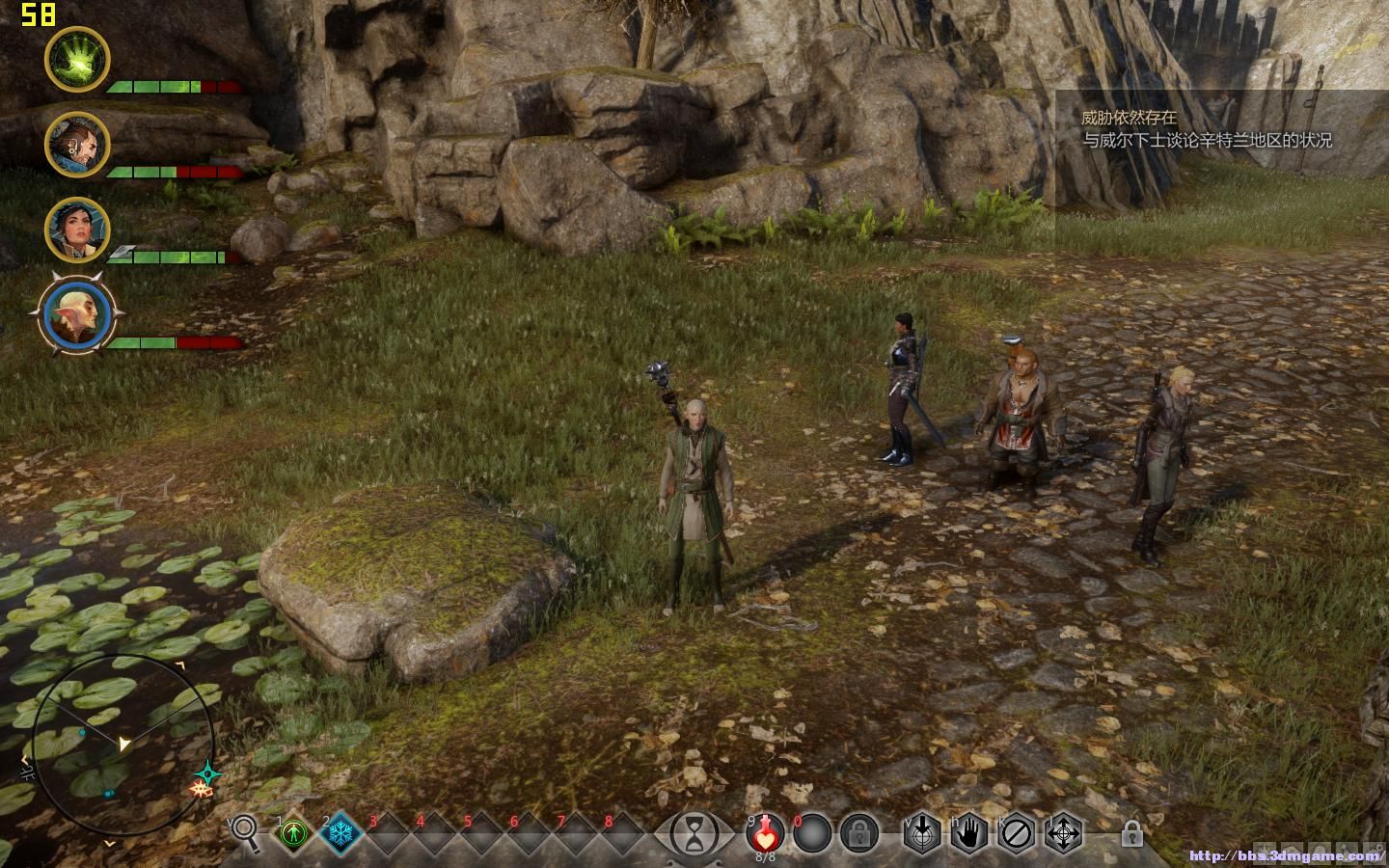Screen dimensions: 1389x868
Task: Click the locked potion slot
Action: (858, 831)
